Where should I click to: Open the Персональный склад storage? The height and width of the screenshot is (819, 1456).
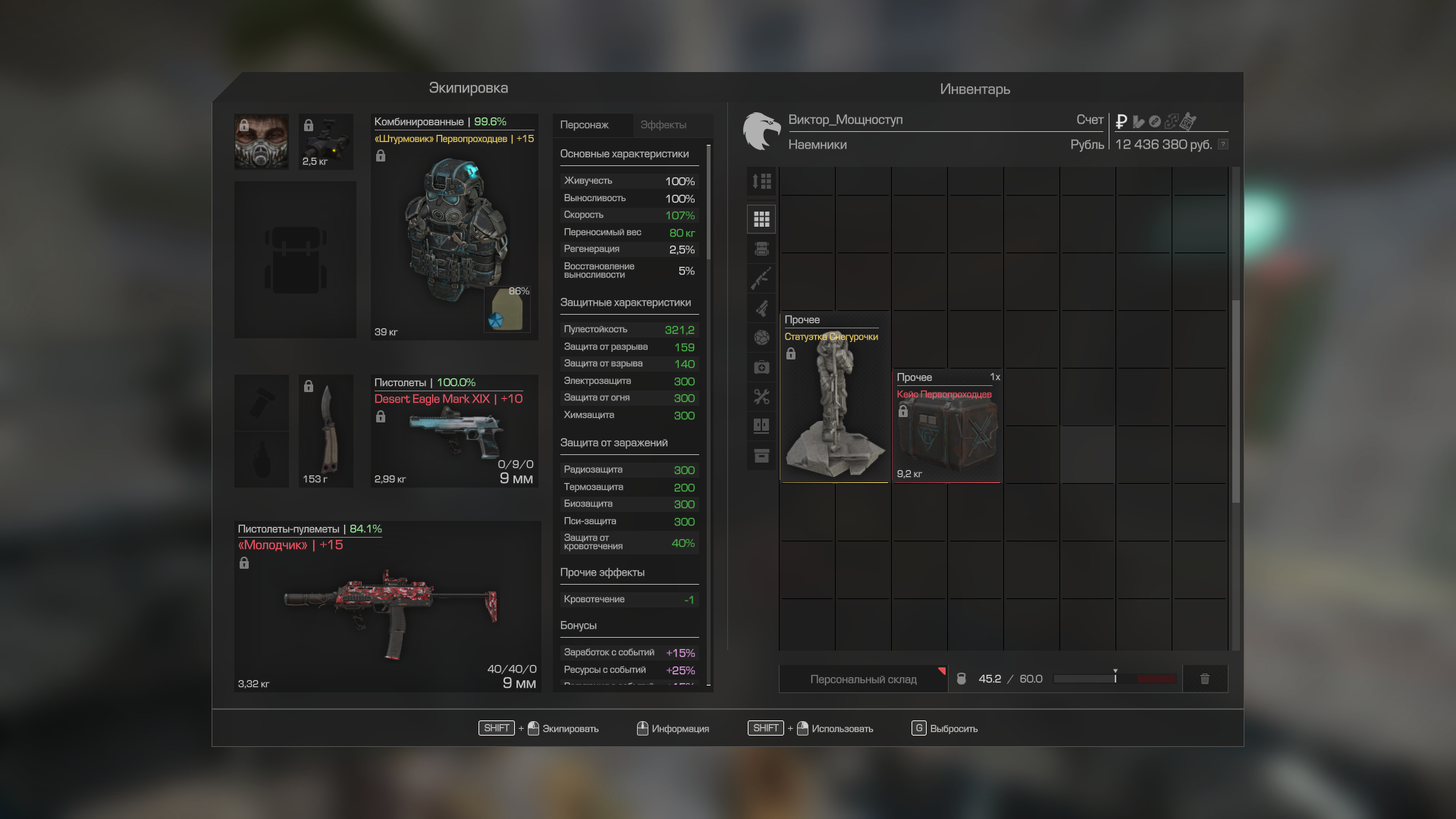point(863,679)
